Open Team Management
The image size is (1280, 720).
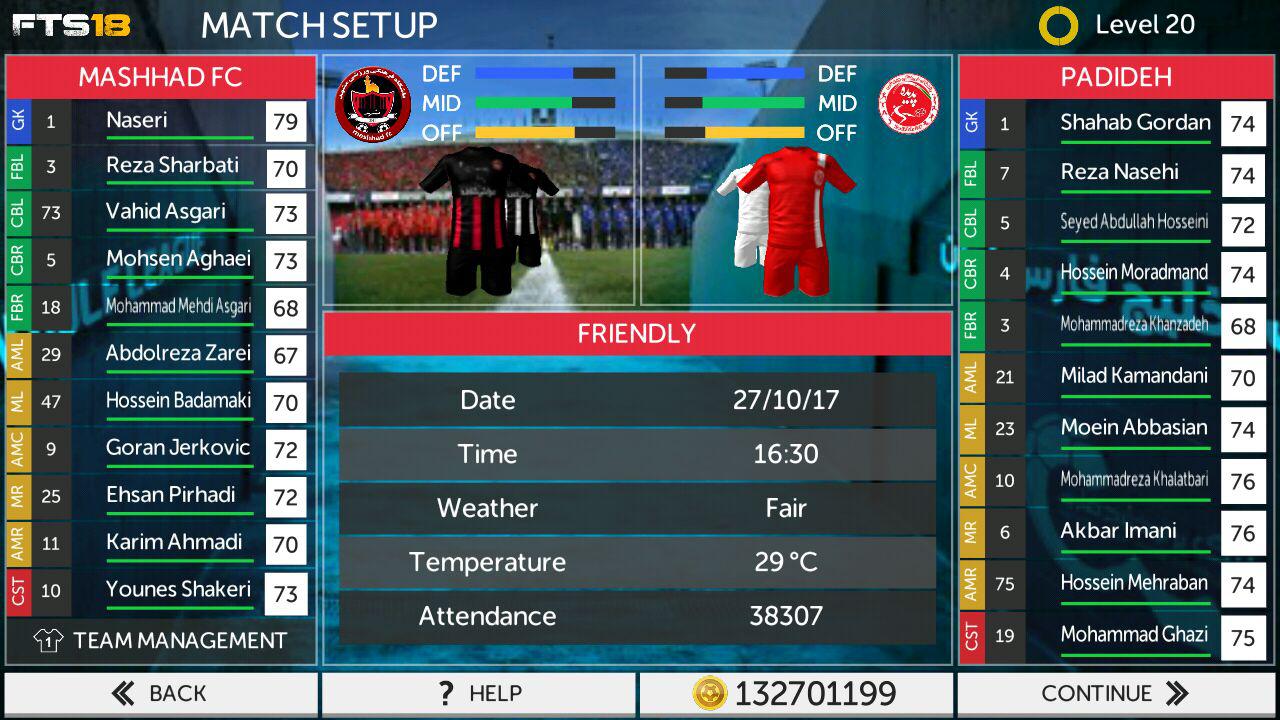tap(160, 641)
